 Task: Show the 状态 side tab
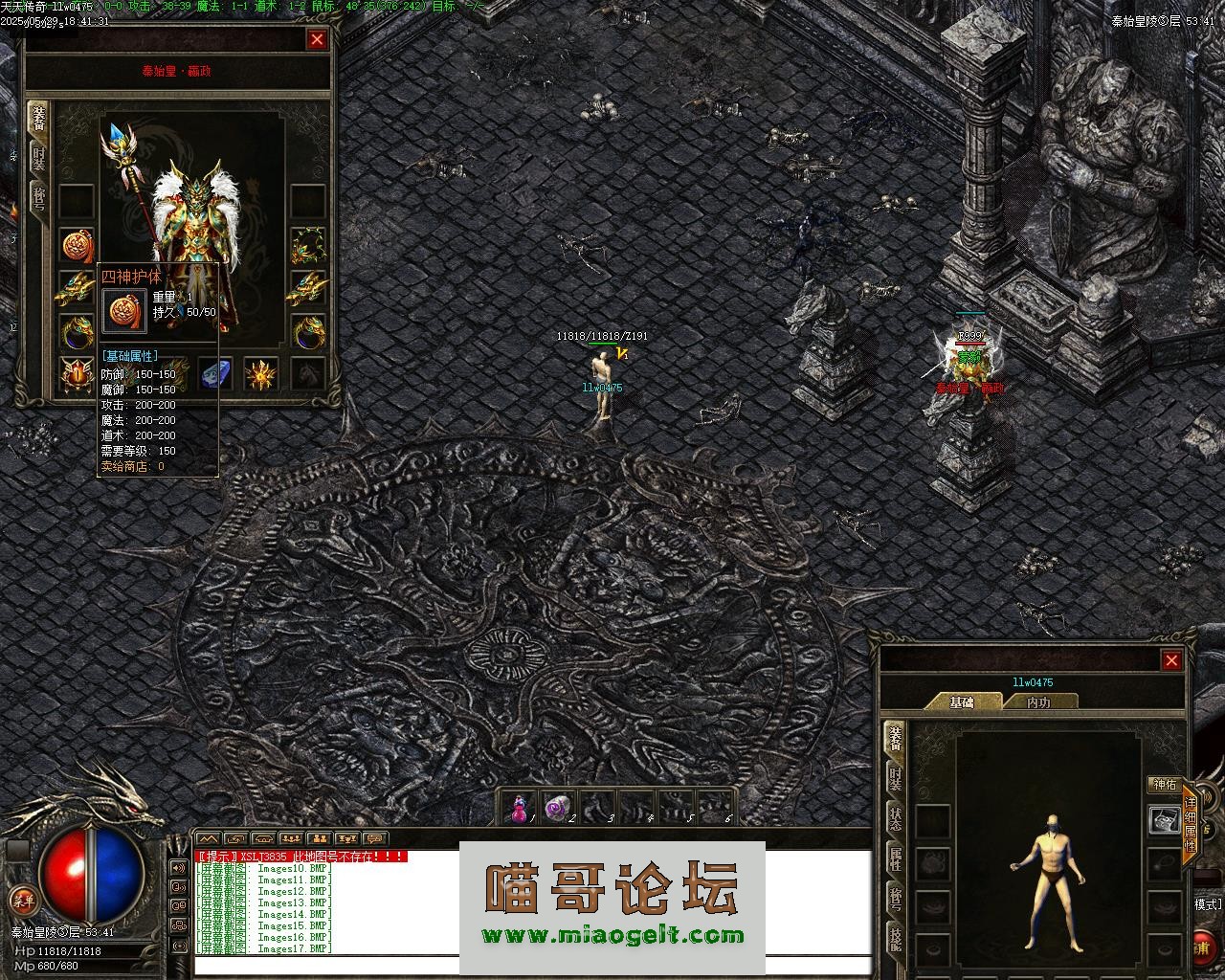coord(895,819)
